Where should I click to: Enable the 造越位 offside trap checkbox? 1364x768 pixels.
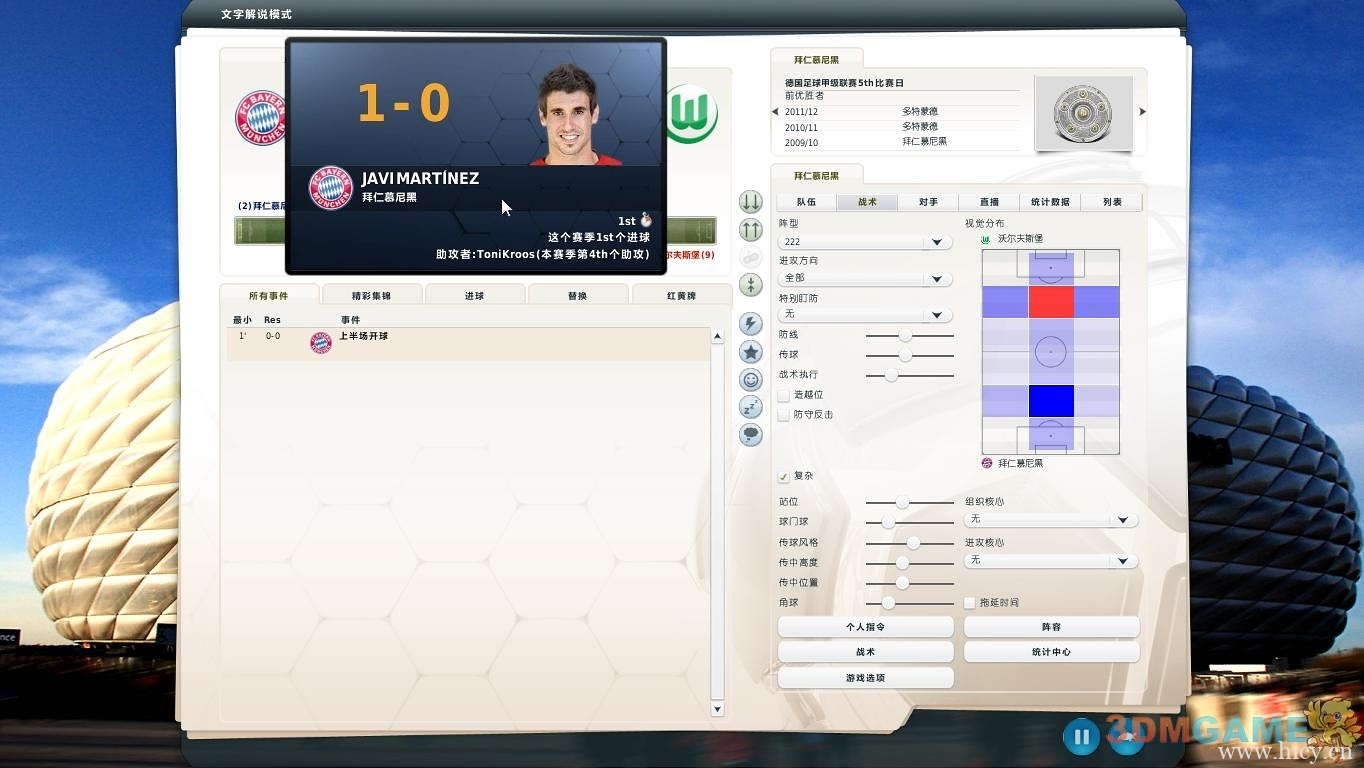784,395
